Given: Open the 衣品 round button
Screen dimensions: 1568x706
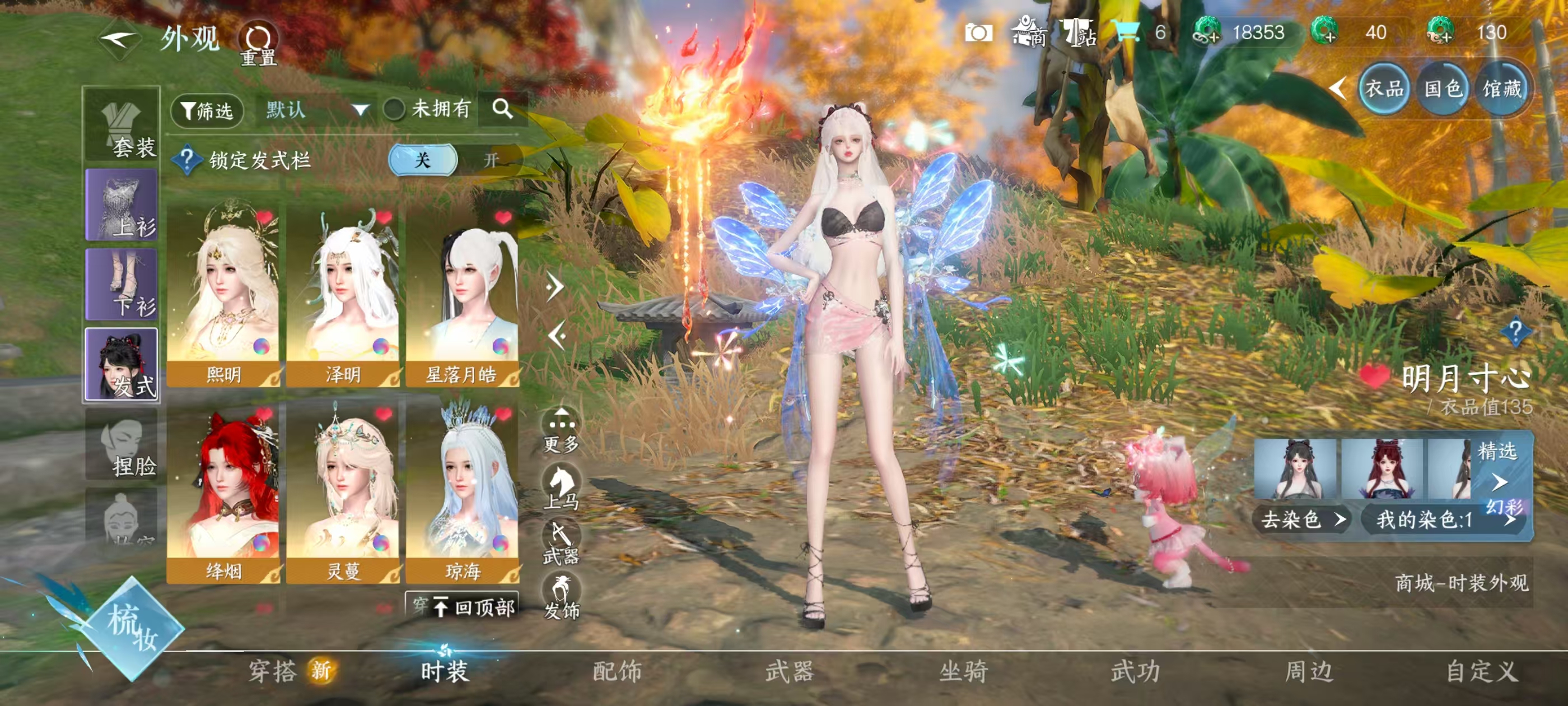Looking at the screenshot, I should (x=1384, y=90).
